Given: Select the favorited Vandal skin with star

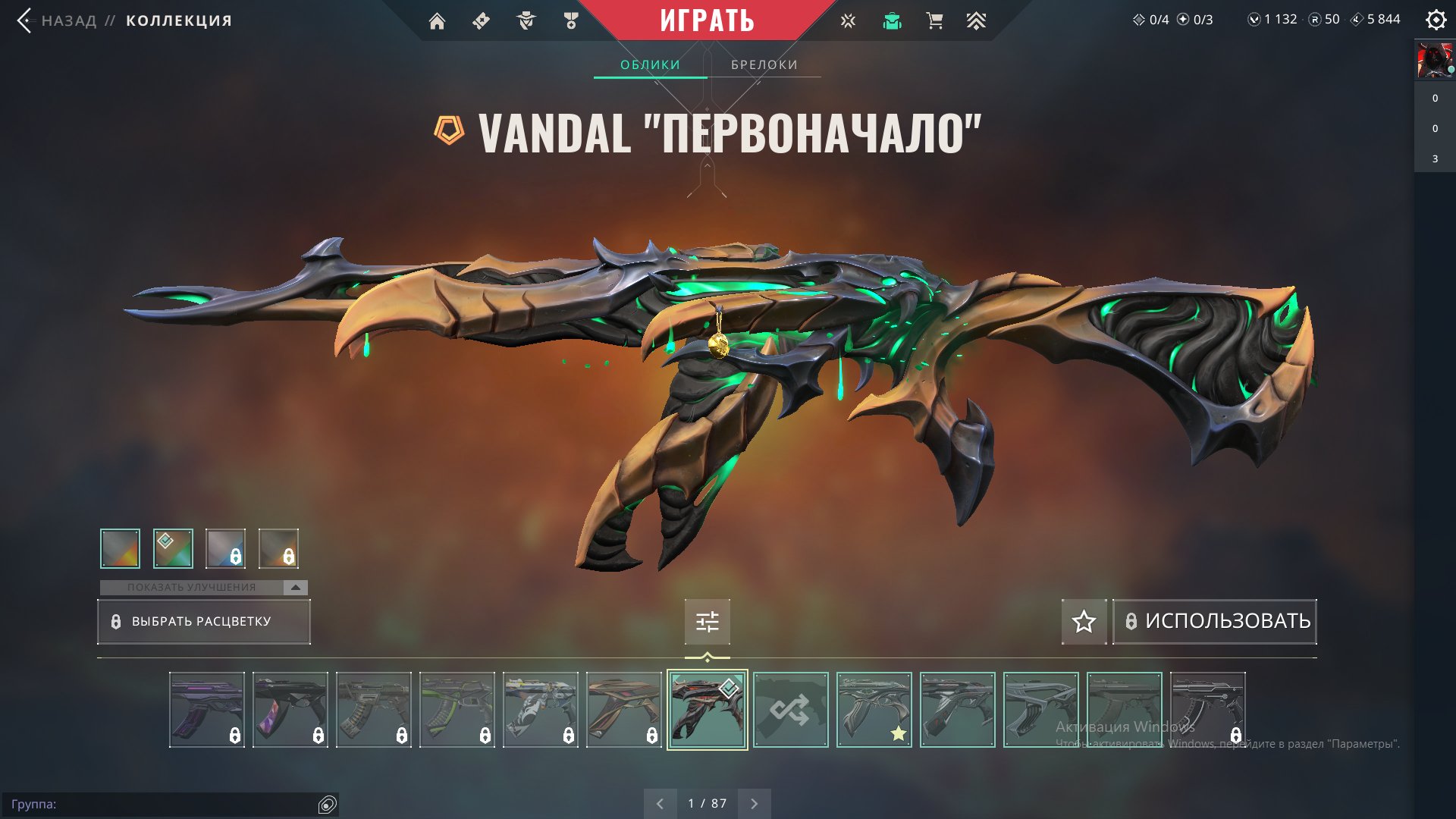Looking at the screenshot, I should tap(874, 710).
